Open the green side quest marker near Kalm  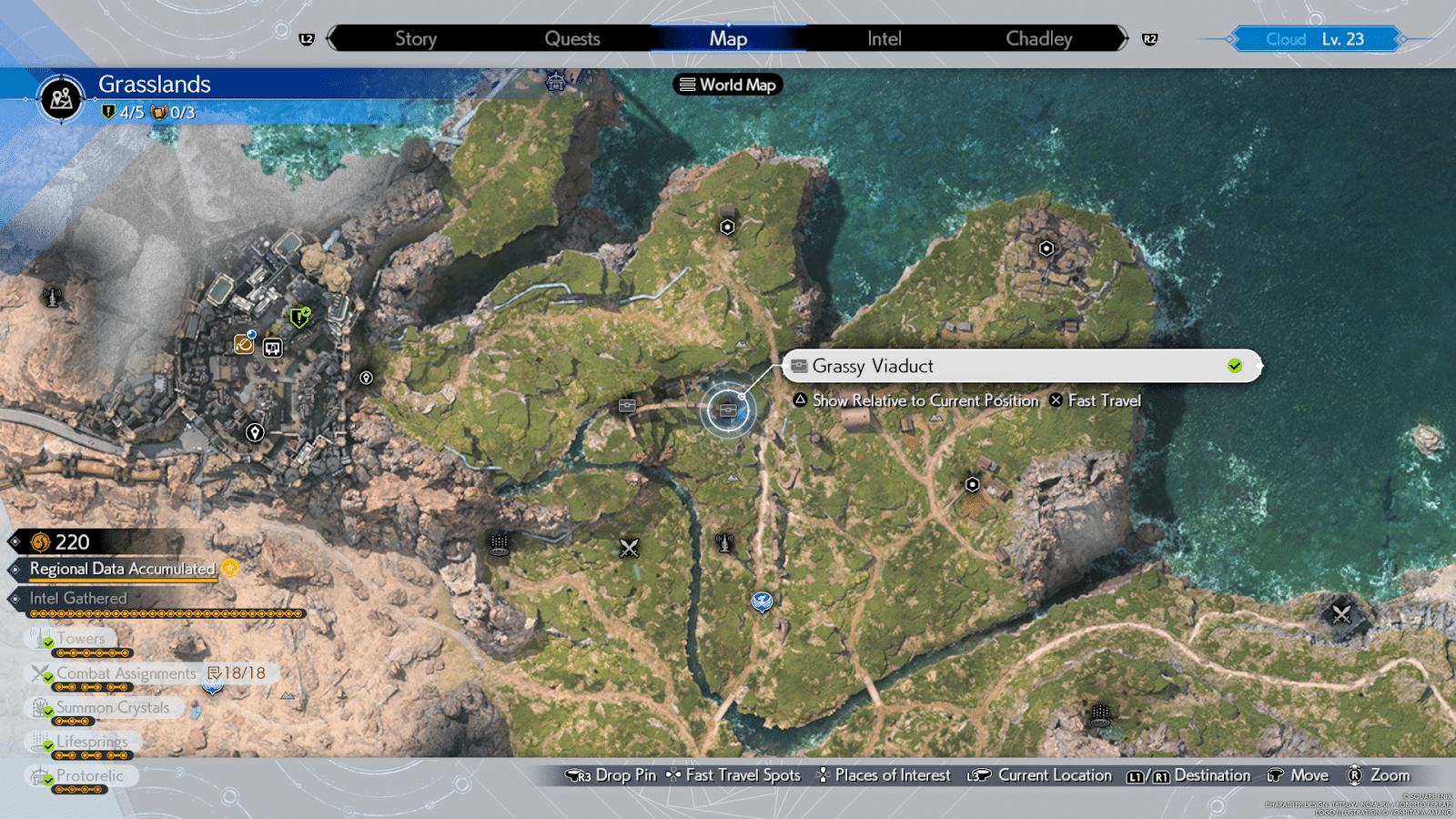tap(298, 318)
